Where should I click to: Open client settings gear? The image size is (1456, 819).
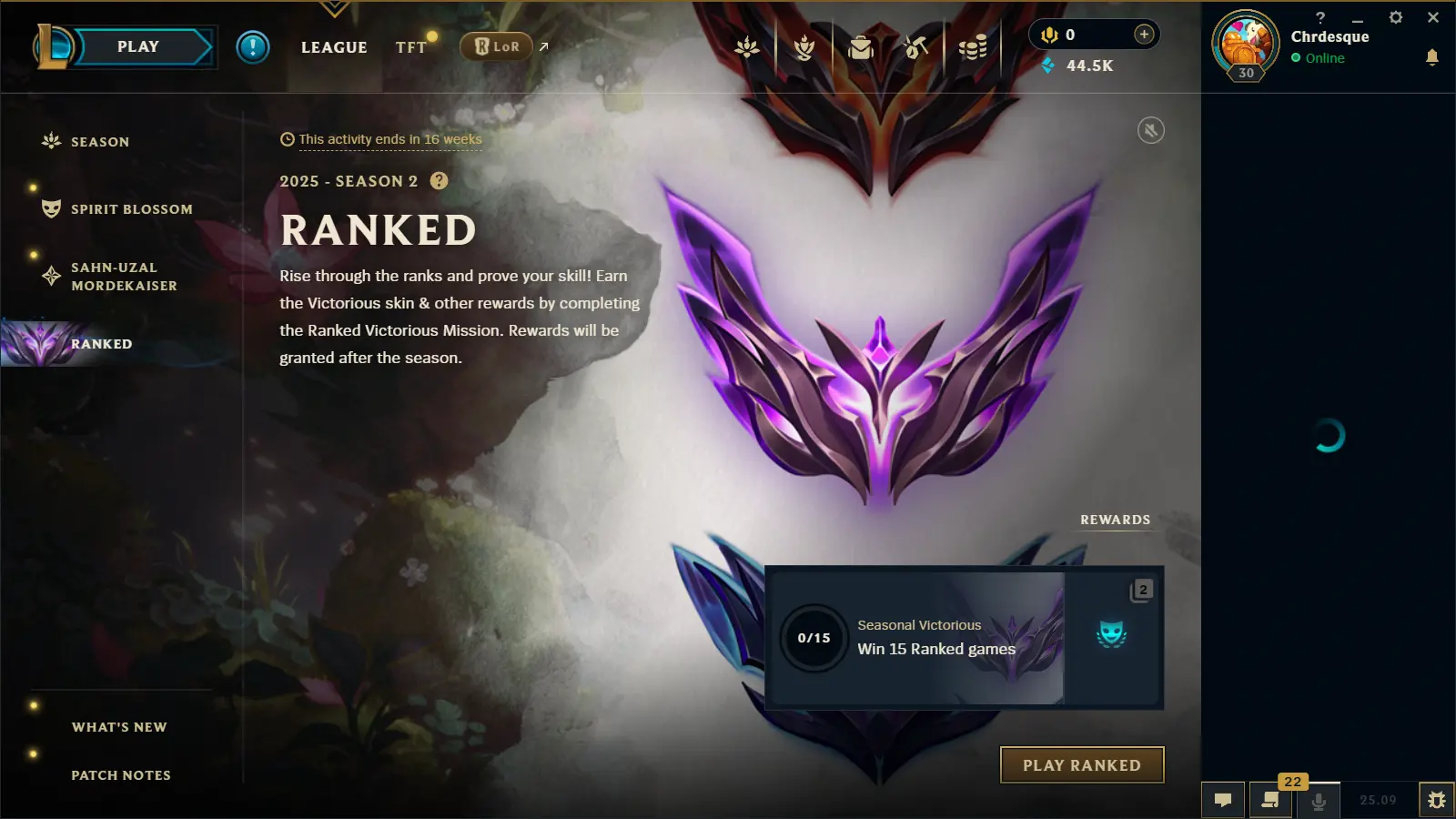pos(1394,16)
